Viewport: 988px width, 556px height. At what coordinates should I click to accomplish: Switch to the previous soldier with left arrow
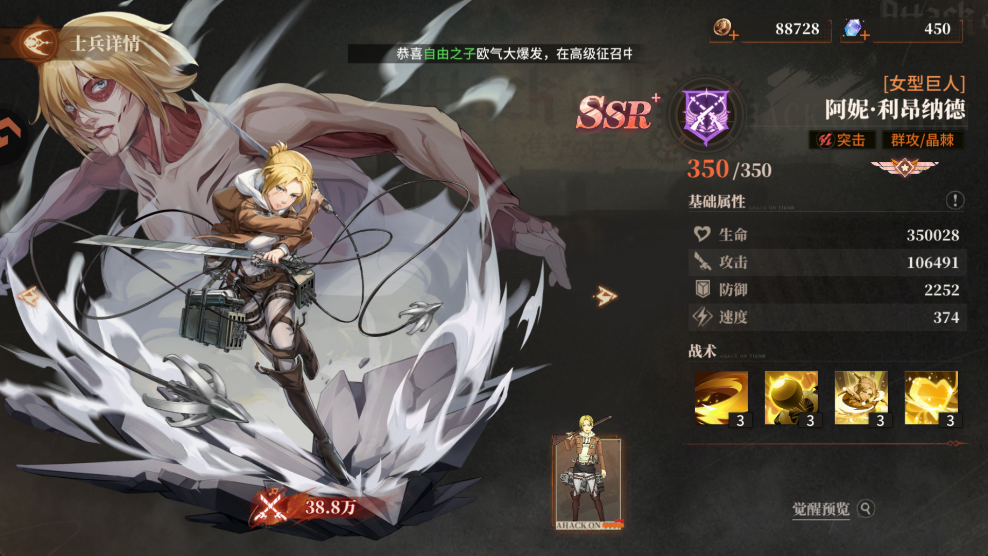[27, 296]
